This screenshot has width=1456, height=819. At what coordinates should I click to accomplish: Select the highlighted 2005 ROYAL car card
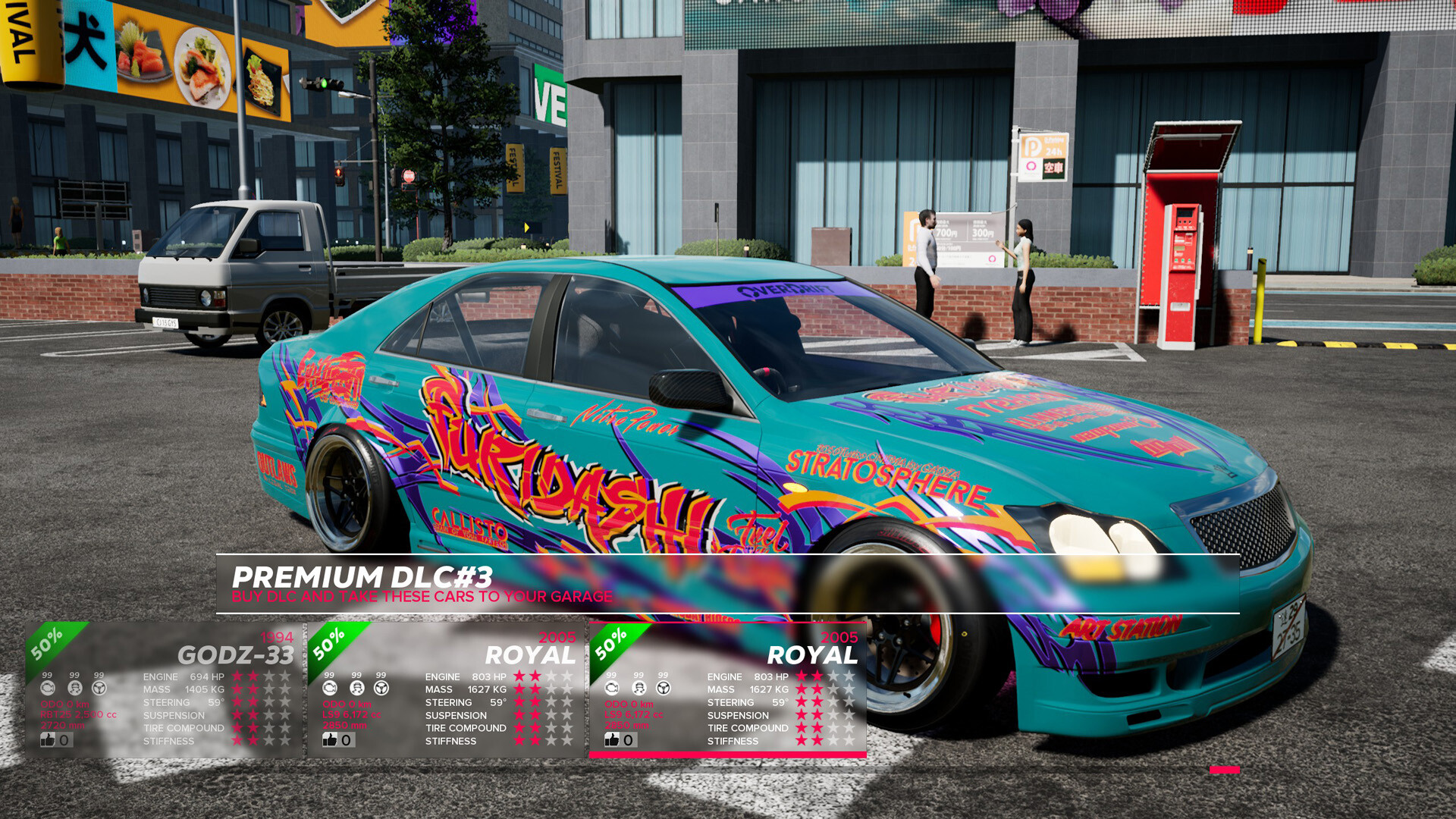[728, 682]
